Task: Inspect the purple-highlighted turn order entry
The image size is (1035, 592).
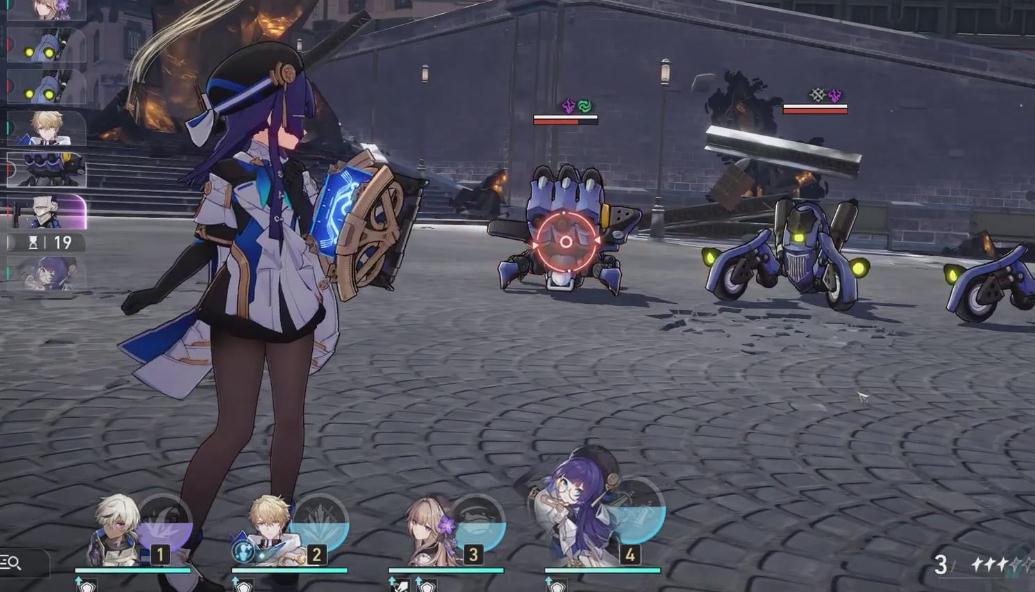Action: tap(46, 211)
